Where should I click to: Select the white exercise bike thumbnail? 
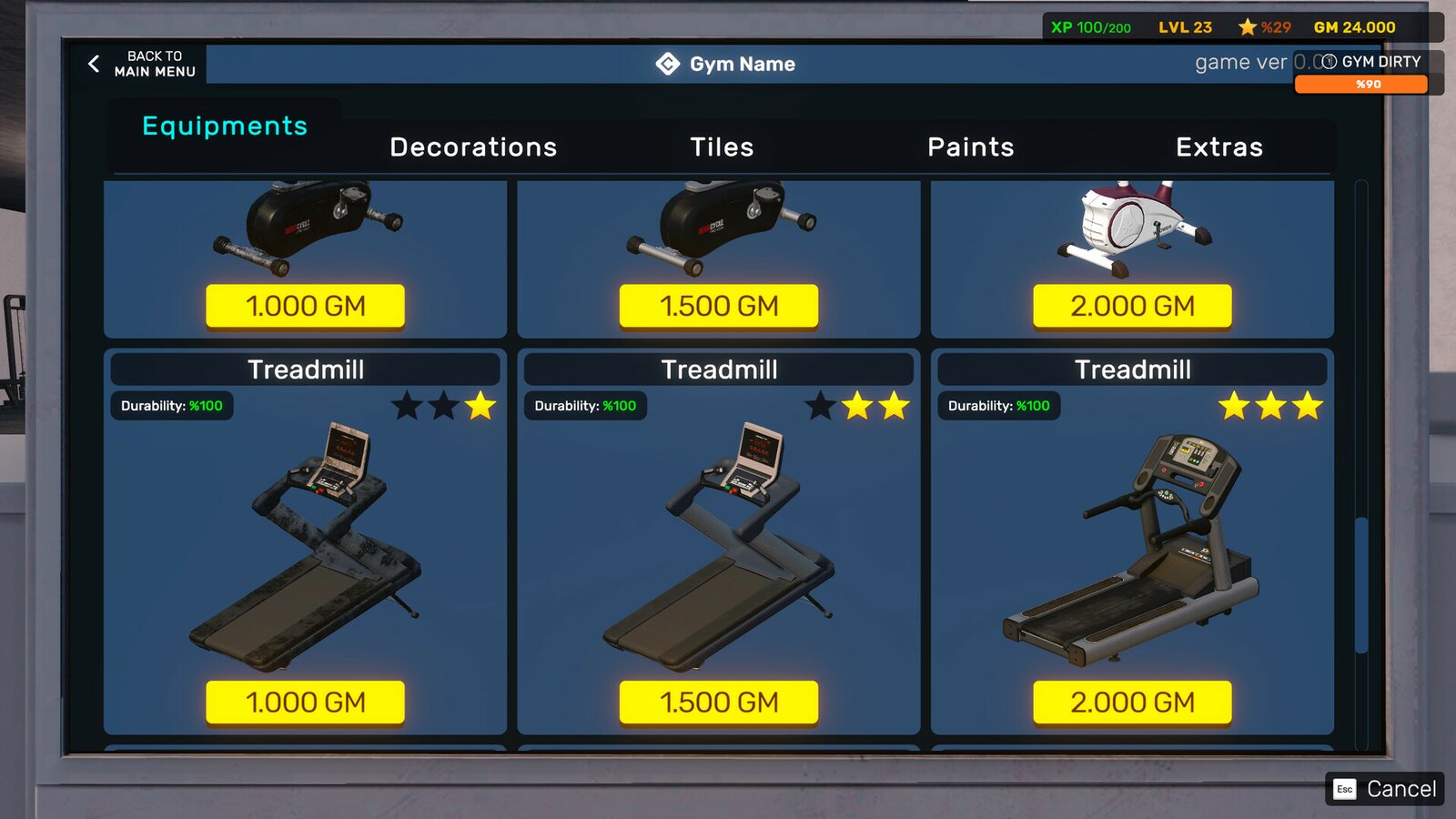tap(1133, 227)
